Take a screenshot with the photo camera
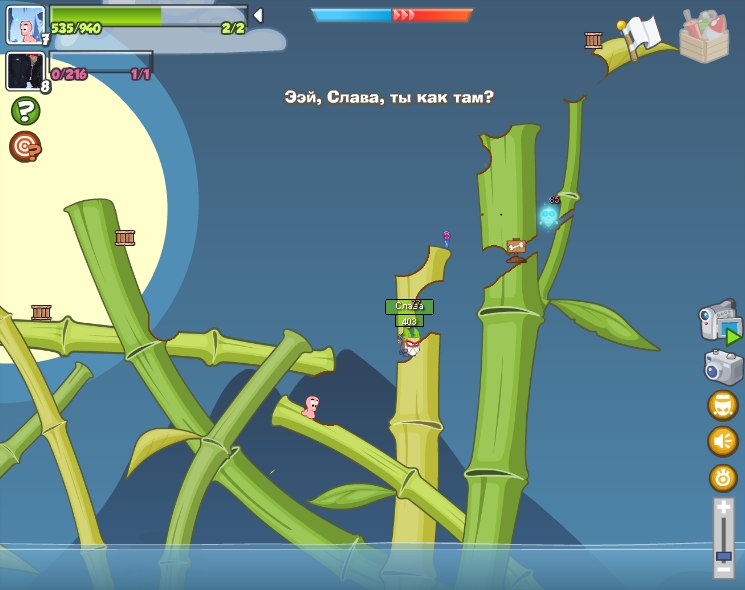The width and height of the screenshot is (745, 590). [x=723, y=366]
